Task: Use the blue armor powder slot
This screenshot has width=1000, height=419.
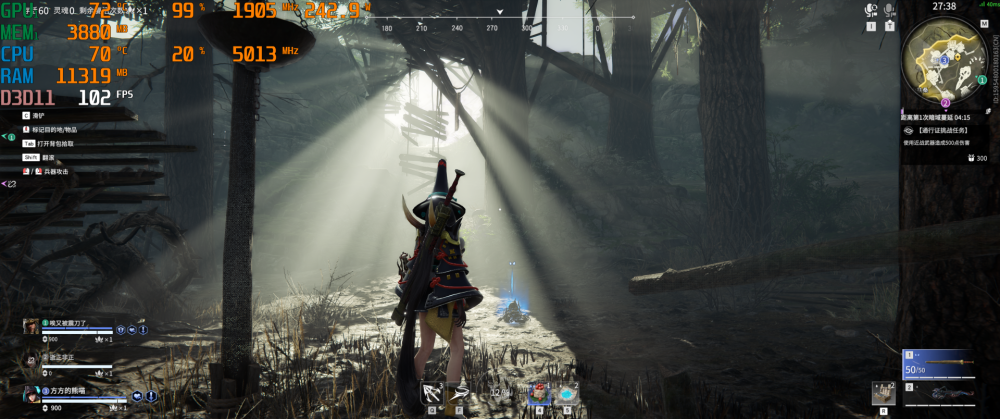Action: pos(568,393)
